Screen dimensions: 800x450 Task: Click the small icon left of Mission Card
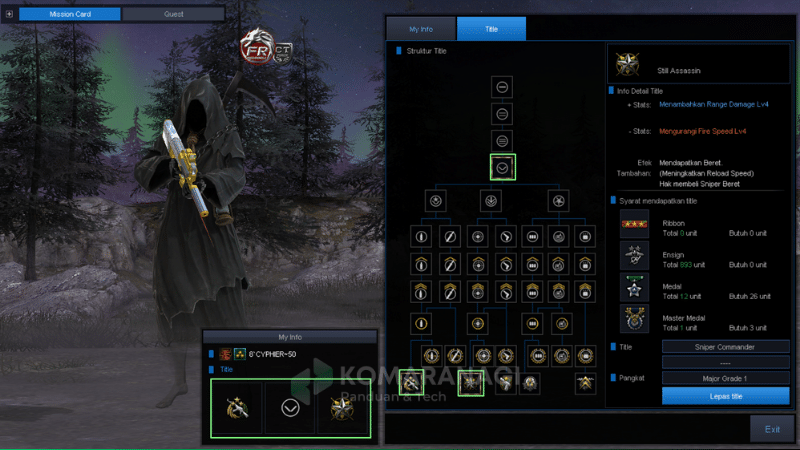click(x=9, y=14)
